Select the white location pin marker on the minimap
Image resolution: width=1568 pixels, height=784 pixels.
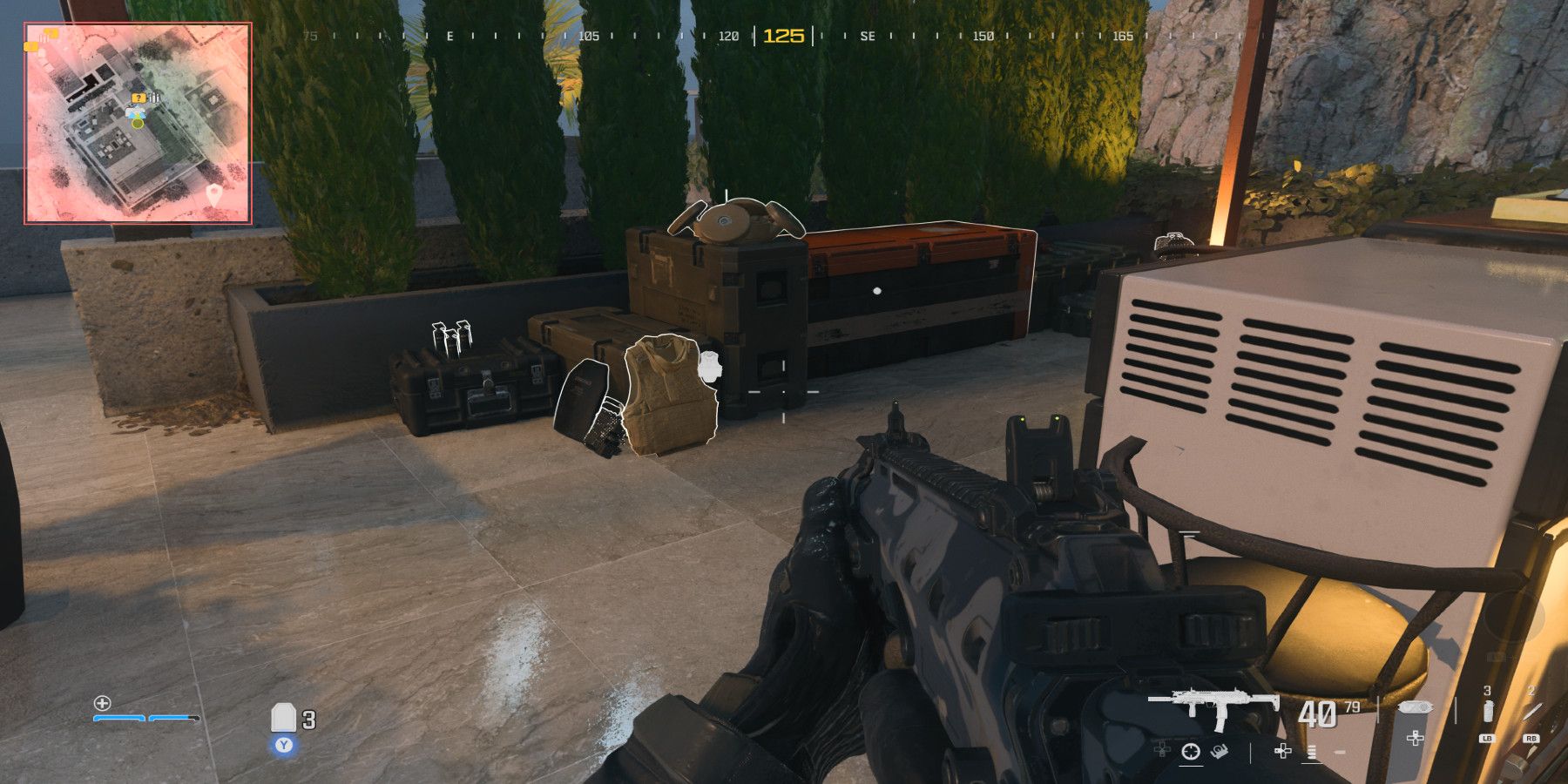[214, 193]
